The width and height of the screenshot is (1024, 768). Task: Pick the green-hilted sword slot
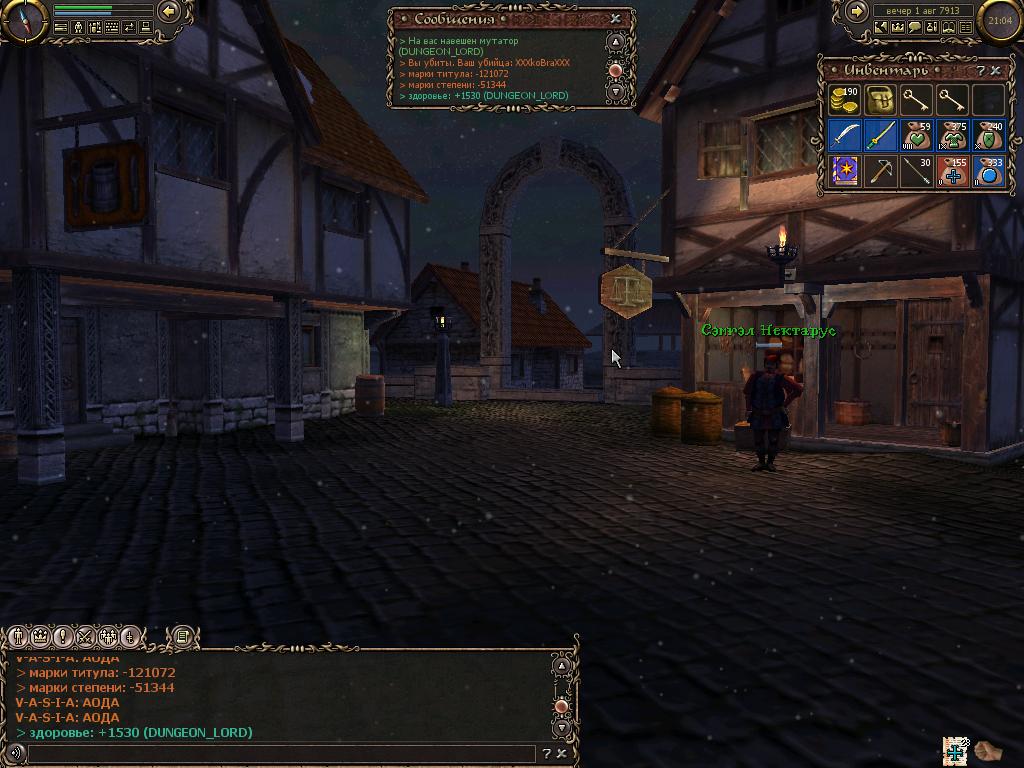pyautogui.click(x=880, y=135)
